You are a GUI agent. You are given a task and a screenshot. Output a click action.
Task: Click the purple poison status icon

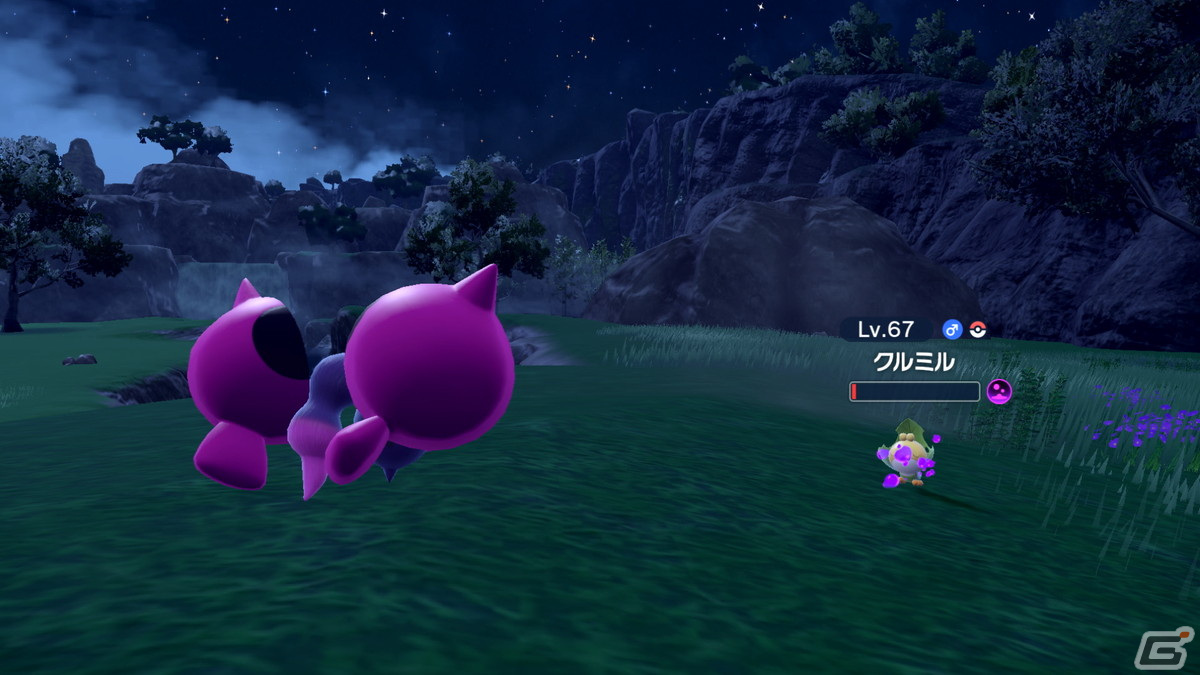(x=999, y=392)
